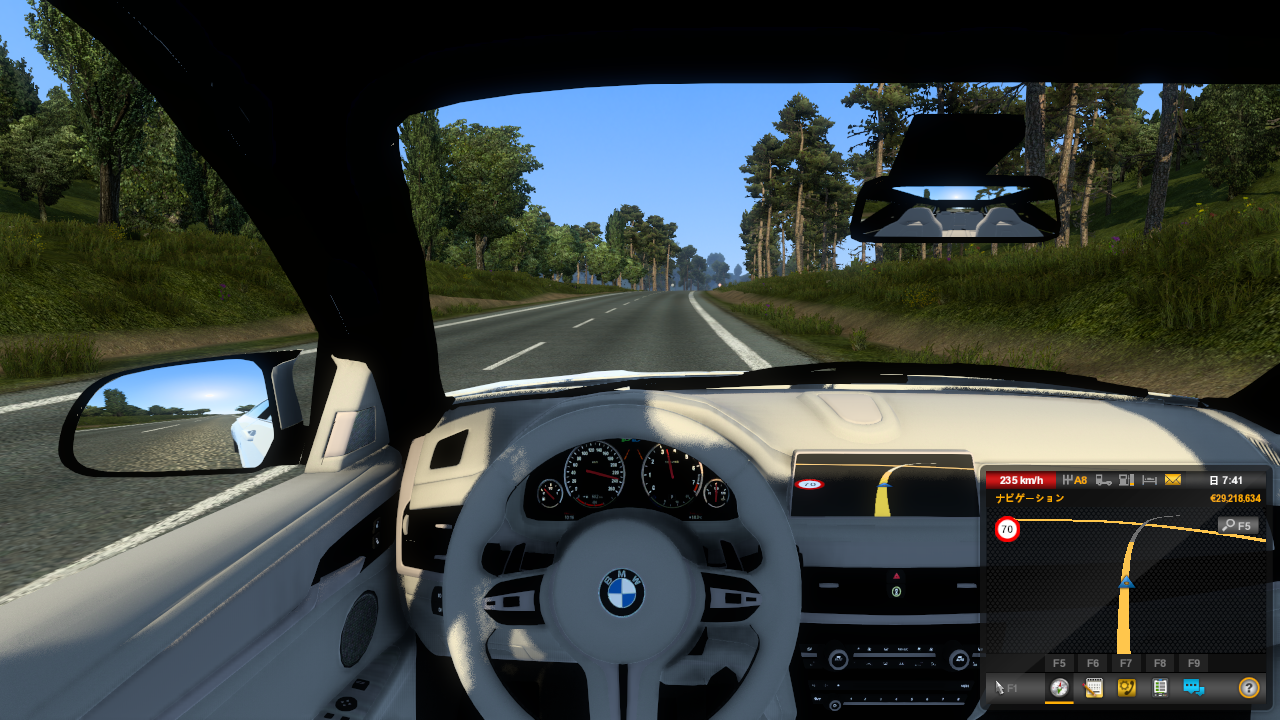Screen dimensions: 1280x720
Task: Show the truck info tab
Action: click(x=1160, y=687)
